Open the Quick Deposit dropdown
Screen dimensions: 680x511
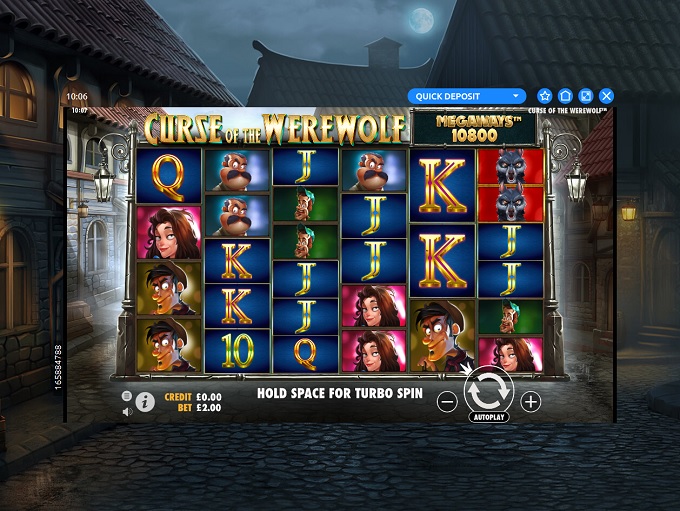tap(466, 96)
